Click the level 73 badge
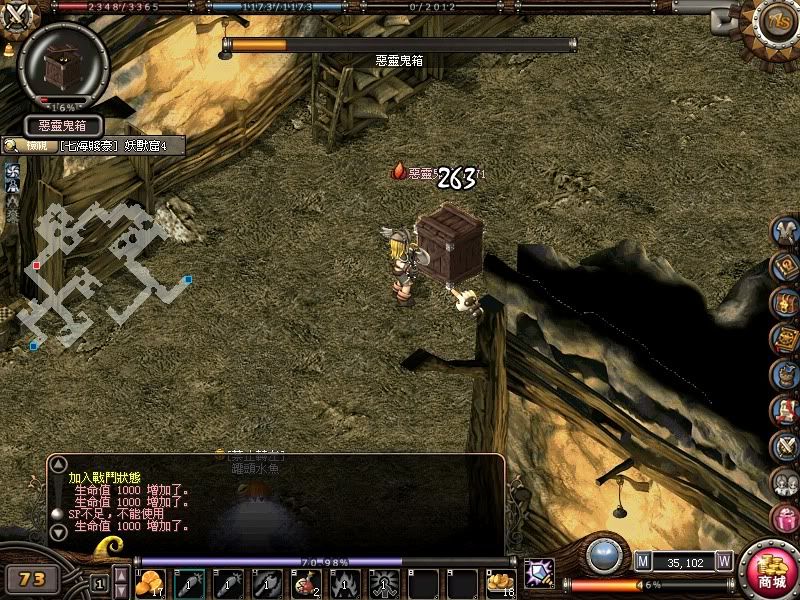 click(x=32, y=578)
